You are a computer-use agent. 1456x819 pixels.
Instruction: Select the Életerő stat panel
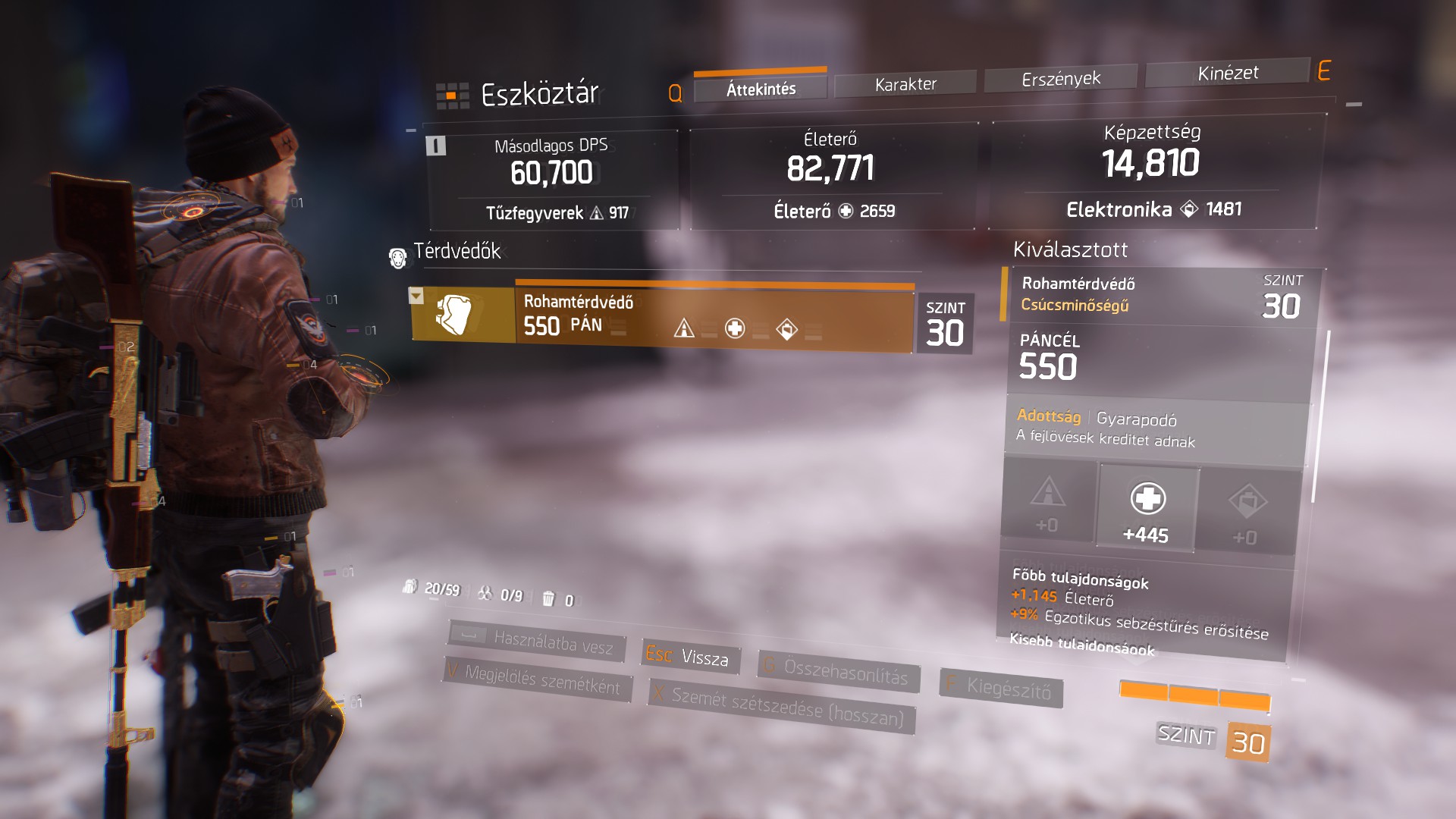831,176
